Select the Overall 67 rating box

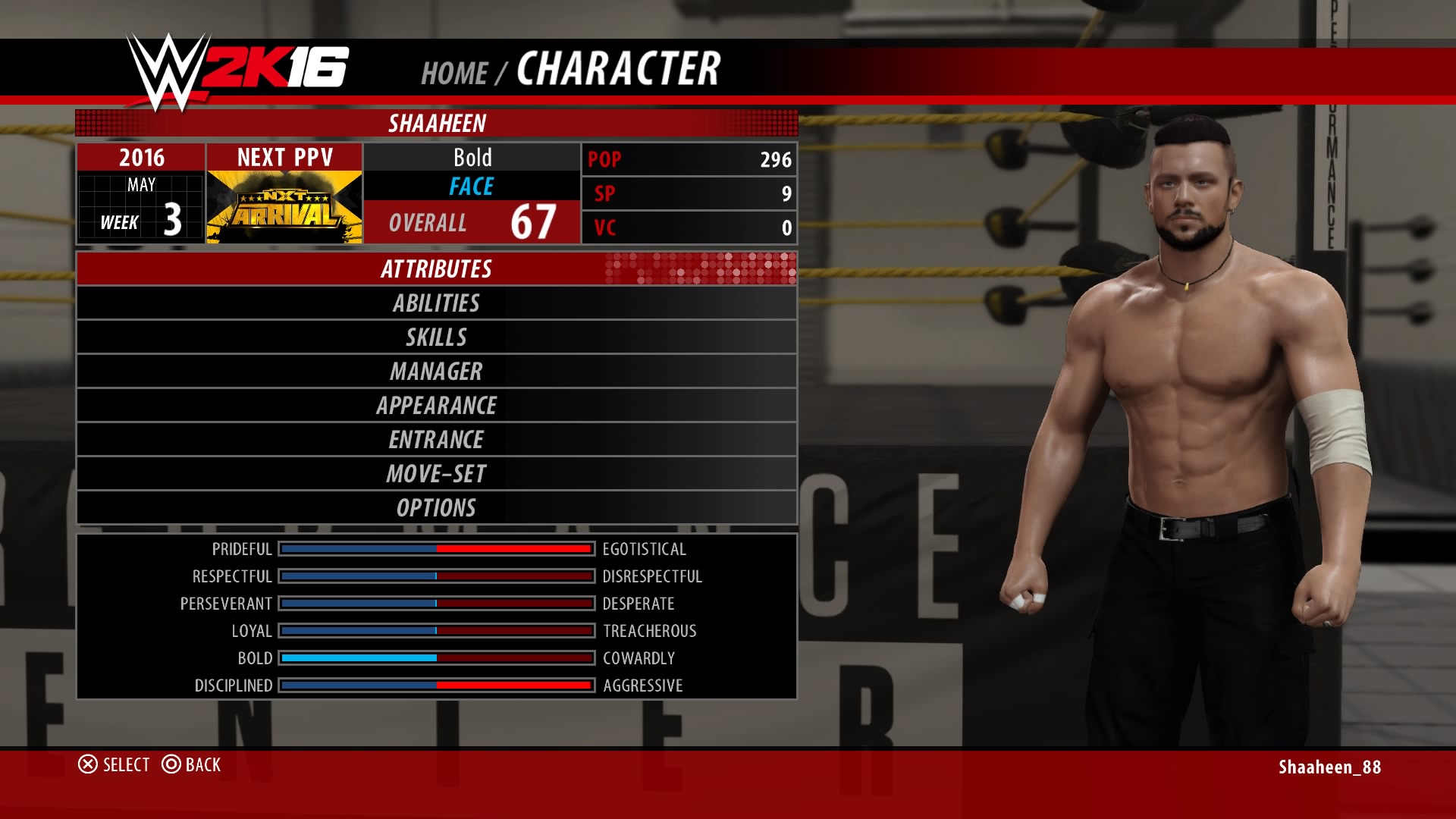pyautogui.click(x=472, y=223)
